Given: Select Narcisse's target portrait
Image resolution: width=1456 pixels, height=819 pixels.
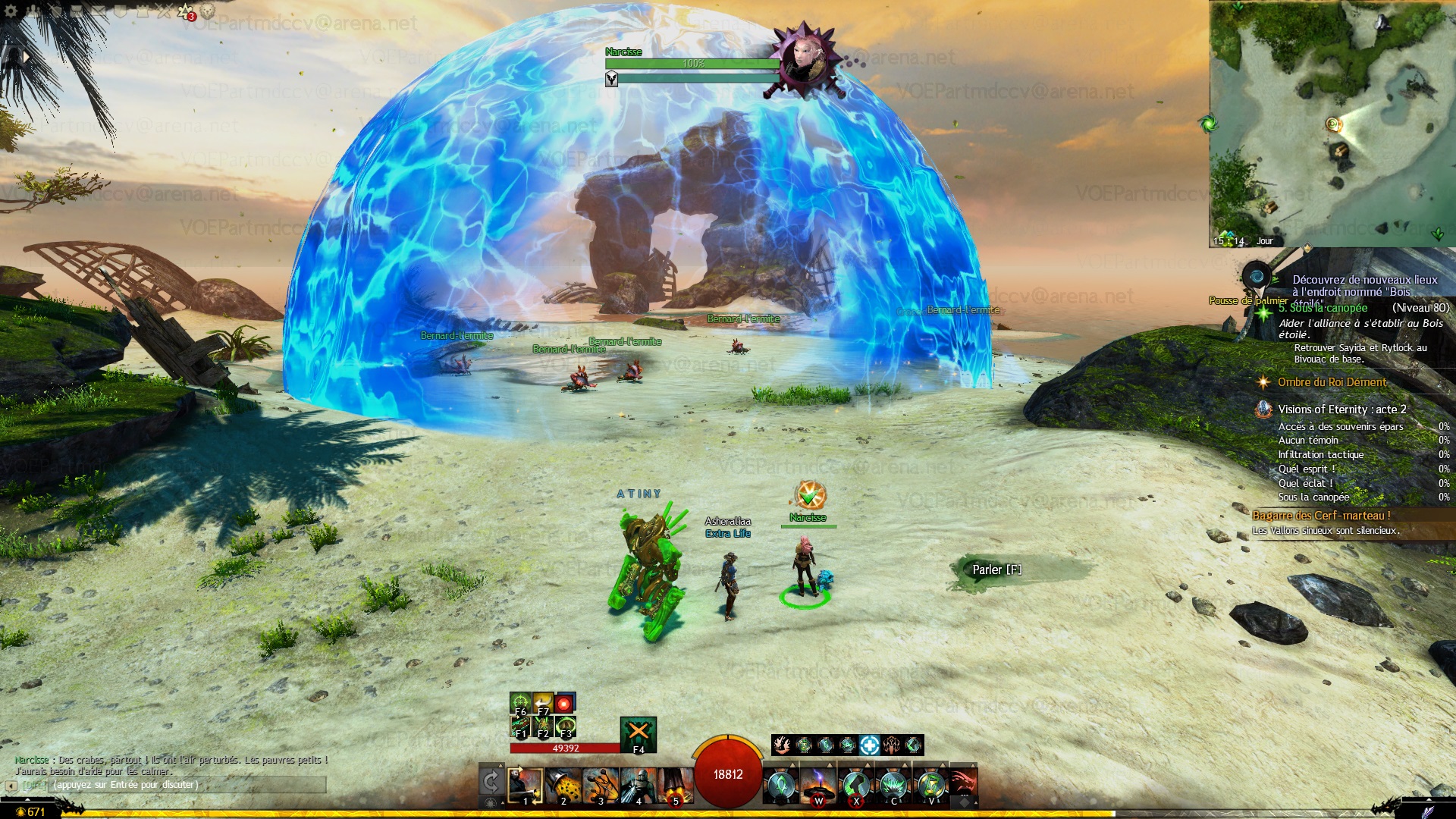Looking at the screenshot, I should pos(803,59).
